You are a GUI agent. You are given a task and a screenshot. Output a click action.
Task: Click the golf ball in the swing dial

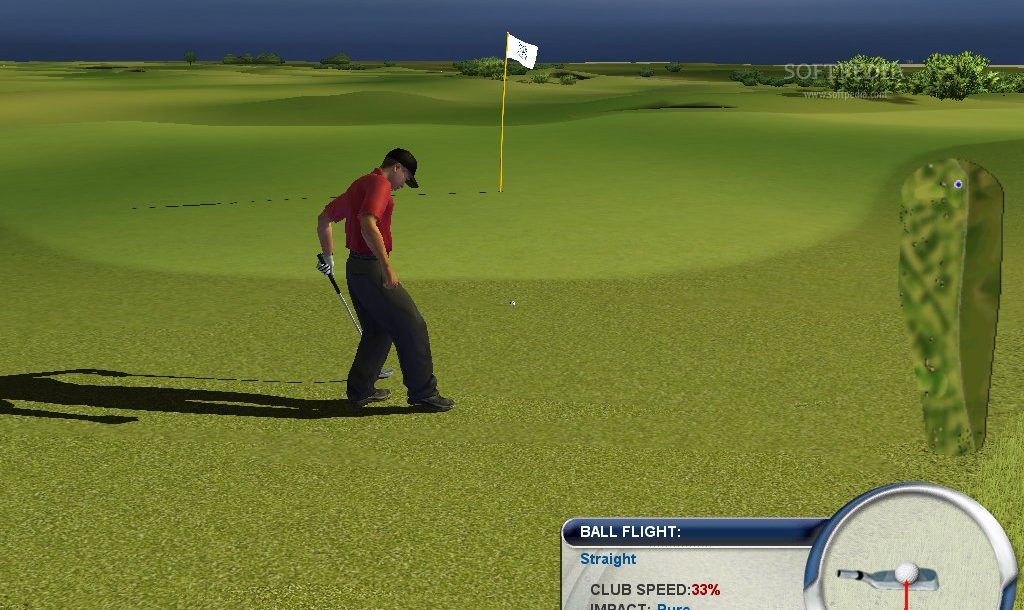pos(906,573)
